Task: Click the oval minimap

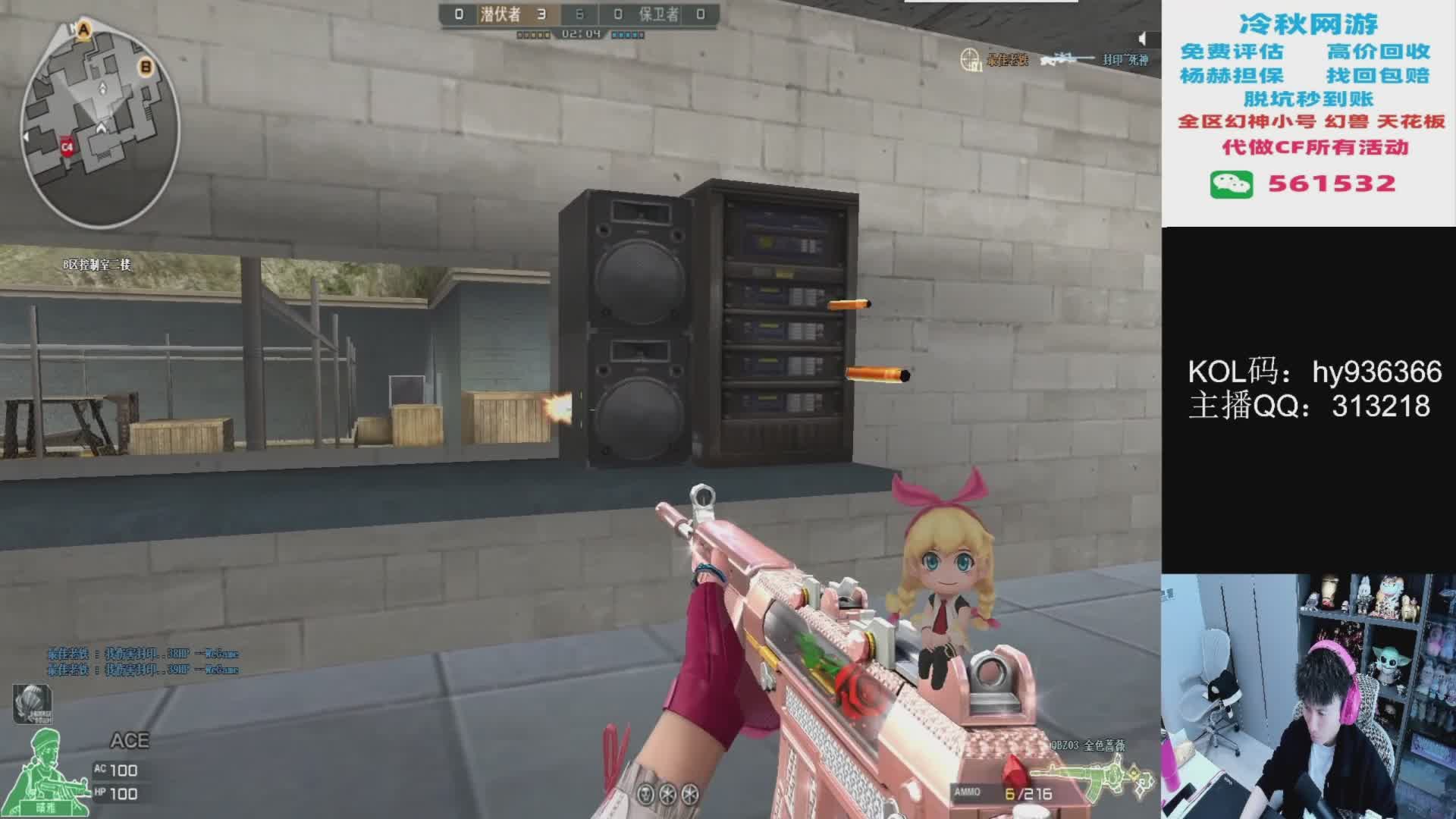Action: tap(99, 124)
